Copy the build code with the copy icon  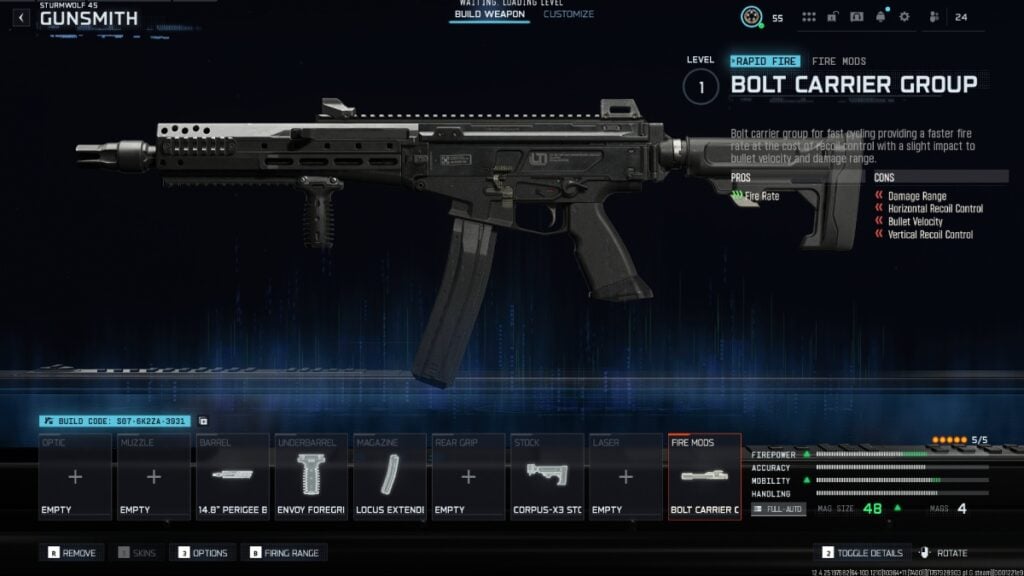pos(203,422)
